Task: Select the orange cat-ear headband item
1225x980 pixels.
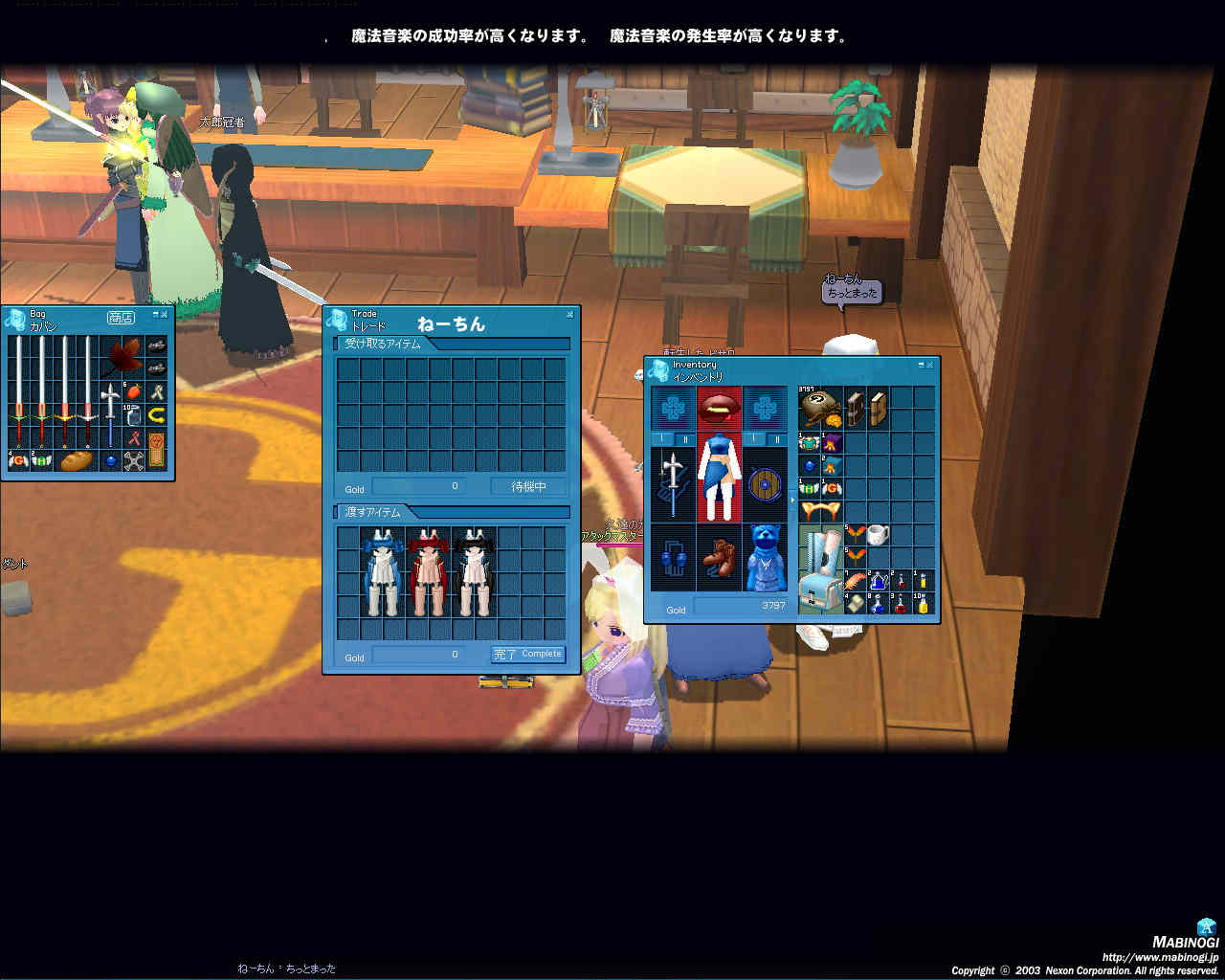Action: tap(819, 512)
